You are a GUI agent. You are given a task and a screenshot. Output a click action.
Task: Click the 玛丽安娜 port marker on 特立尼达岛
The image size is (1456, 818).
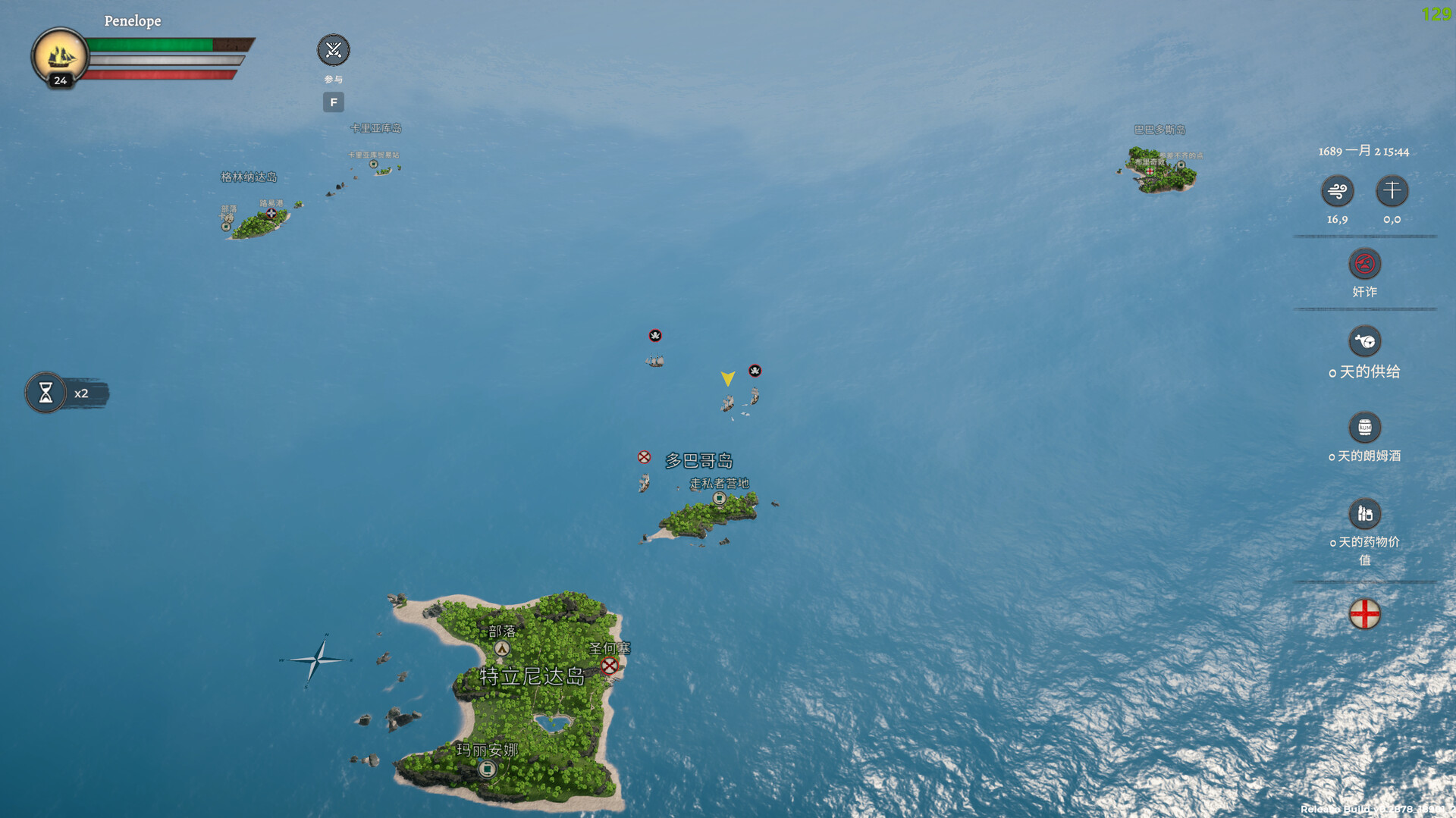click(x=488, y=768)
